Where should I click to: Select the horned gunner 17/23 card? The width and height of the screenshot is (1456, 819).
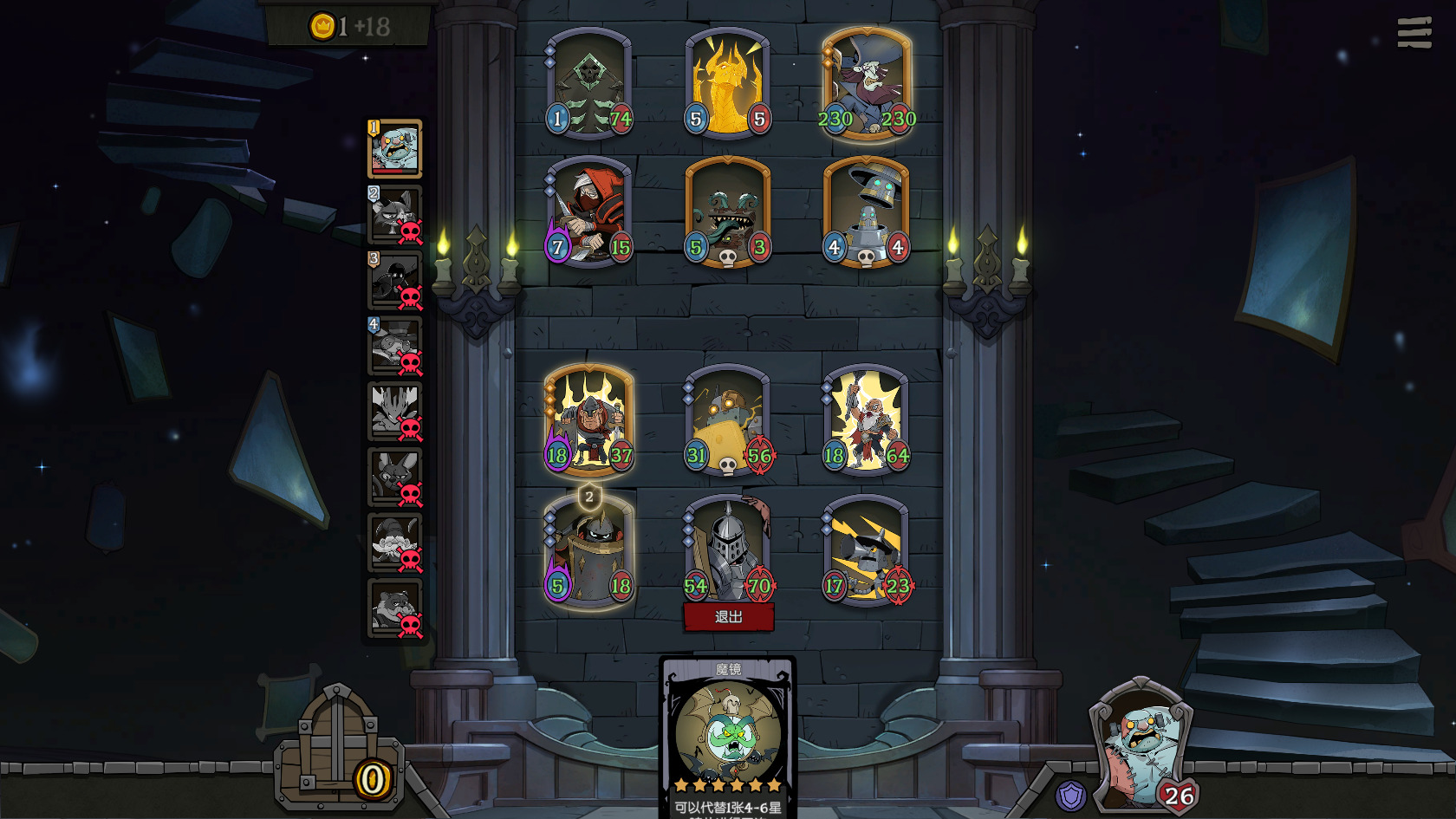coord(867,550)
